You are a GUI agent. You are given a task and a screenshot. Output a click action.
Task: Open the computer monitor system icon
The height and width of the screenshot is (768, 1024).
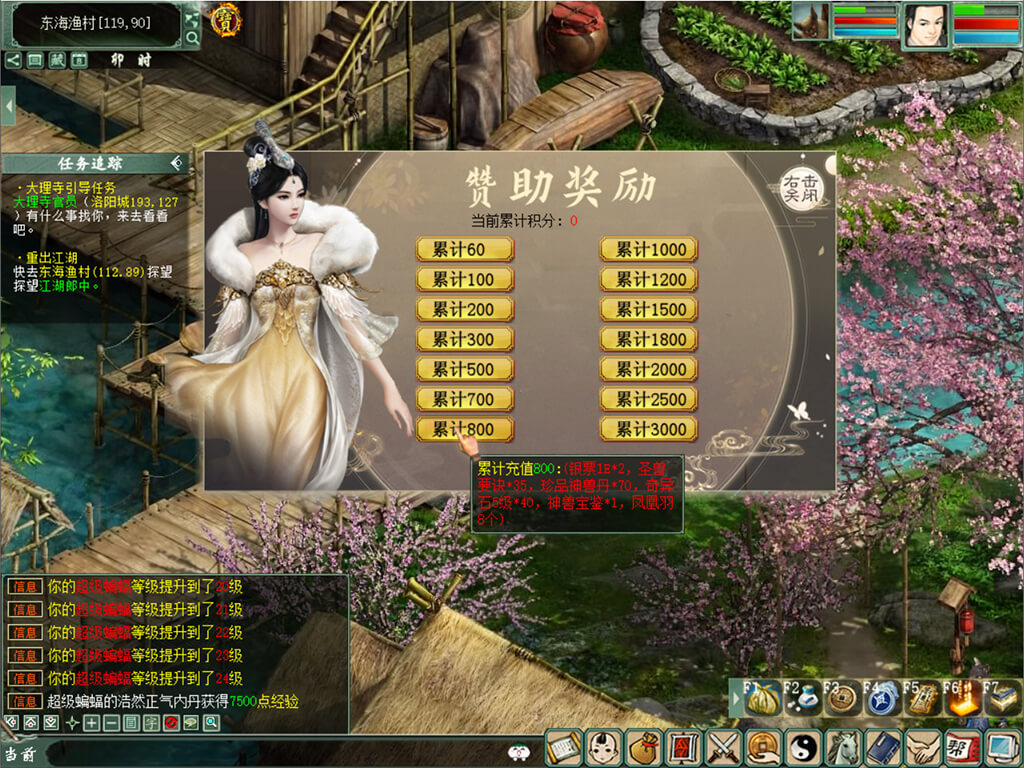(x=1002, y=747)
